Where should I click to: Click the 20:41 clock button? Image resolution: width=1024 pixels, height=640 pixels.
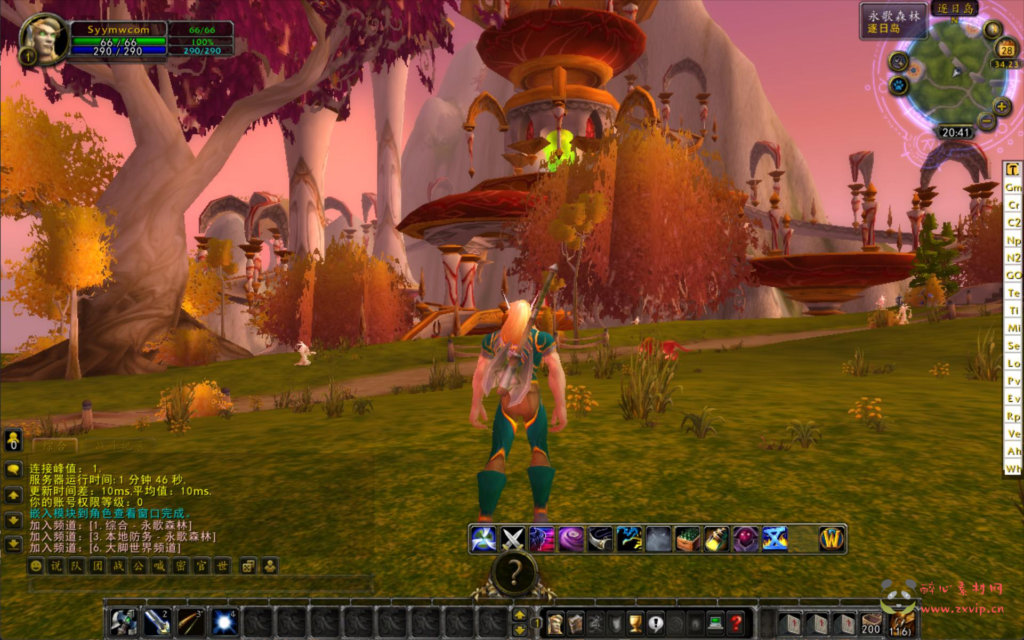955,132
